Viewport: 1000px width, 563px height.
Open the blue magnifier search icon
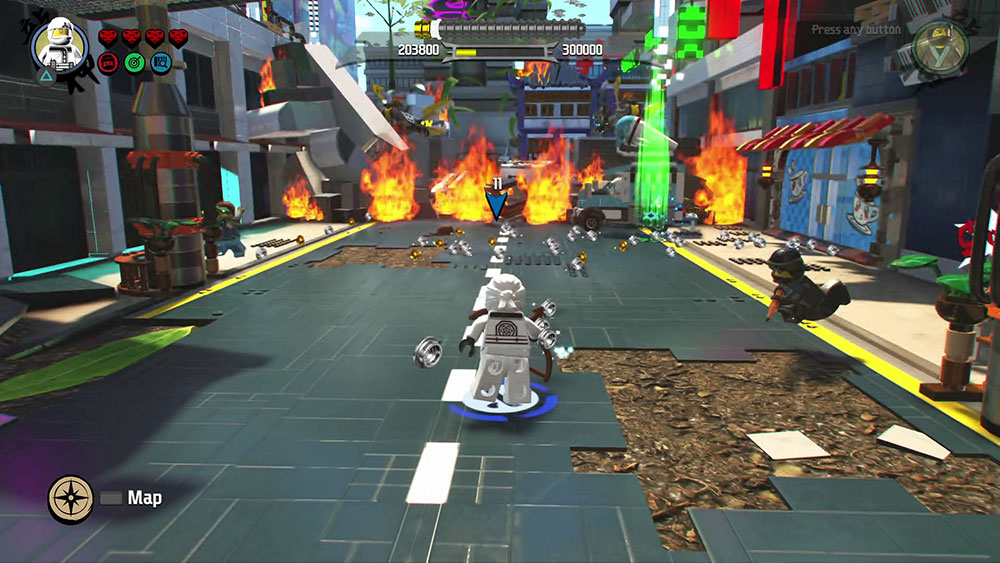point(159,63)
